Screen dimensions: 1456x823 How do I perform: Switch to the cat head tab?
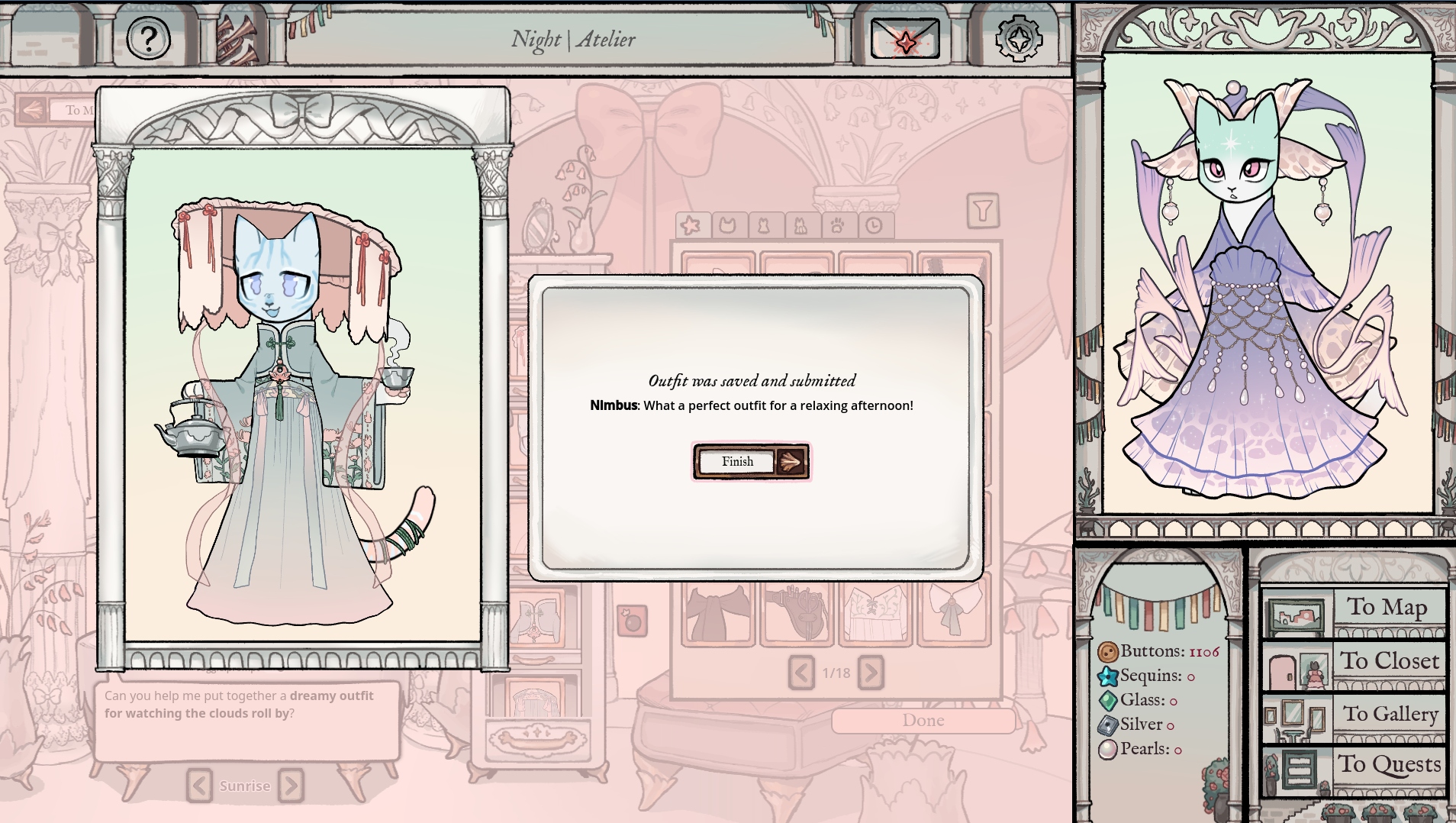click(x=728, y=226)
